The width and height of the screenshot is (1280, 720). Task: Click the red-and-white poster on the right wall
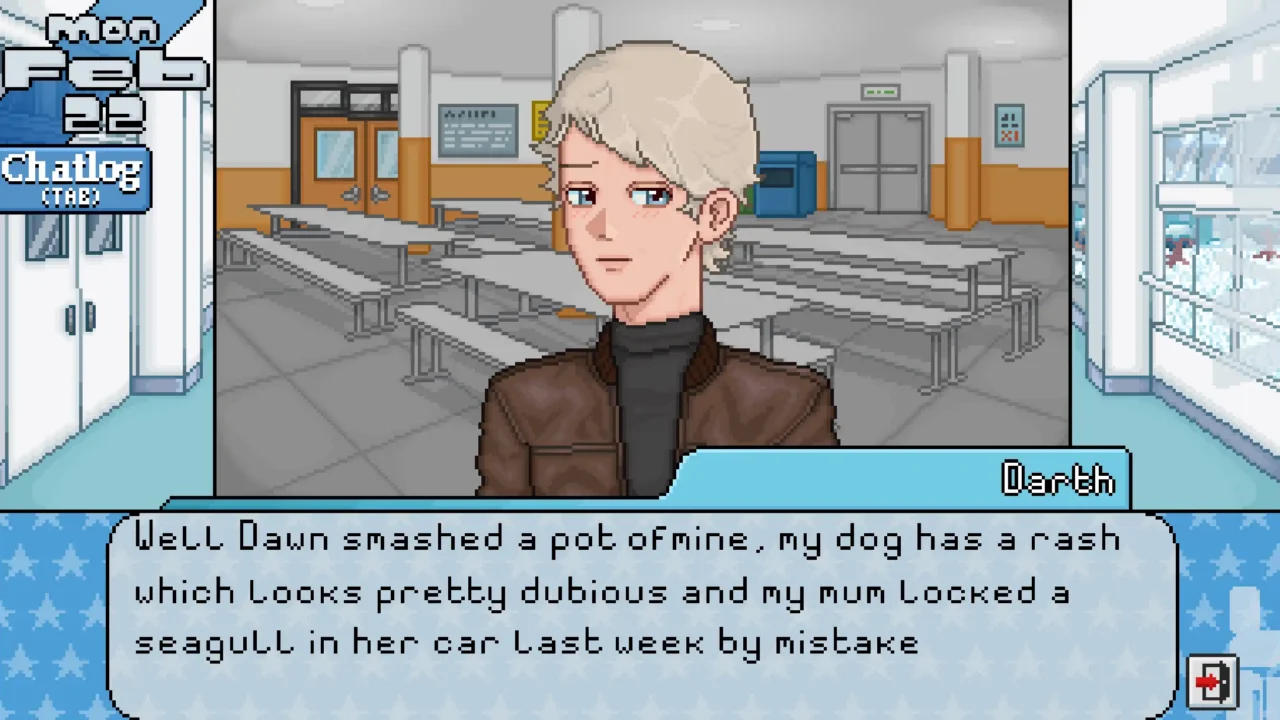point(1008,126)
